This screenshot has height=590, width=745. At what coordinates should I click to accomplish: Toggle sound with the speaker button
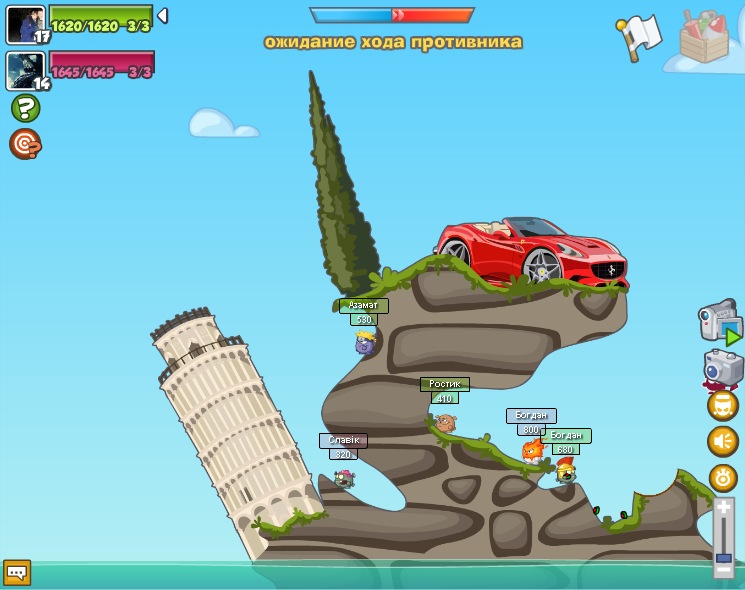pyautogui.click(x=723, y=441)
